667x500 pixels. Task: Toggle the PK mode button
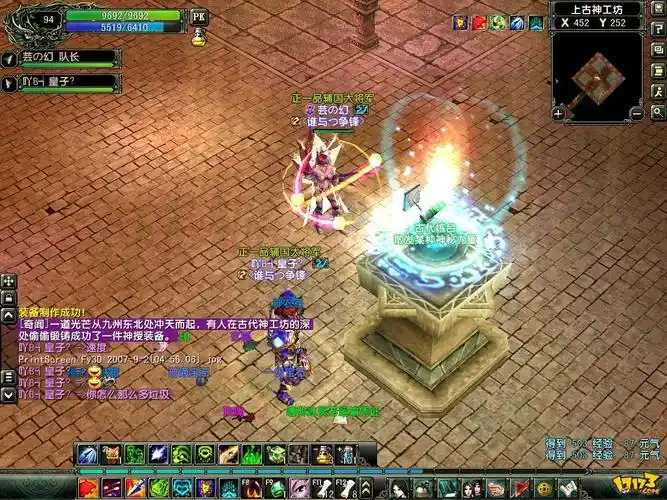(x=197, y=16)
